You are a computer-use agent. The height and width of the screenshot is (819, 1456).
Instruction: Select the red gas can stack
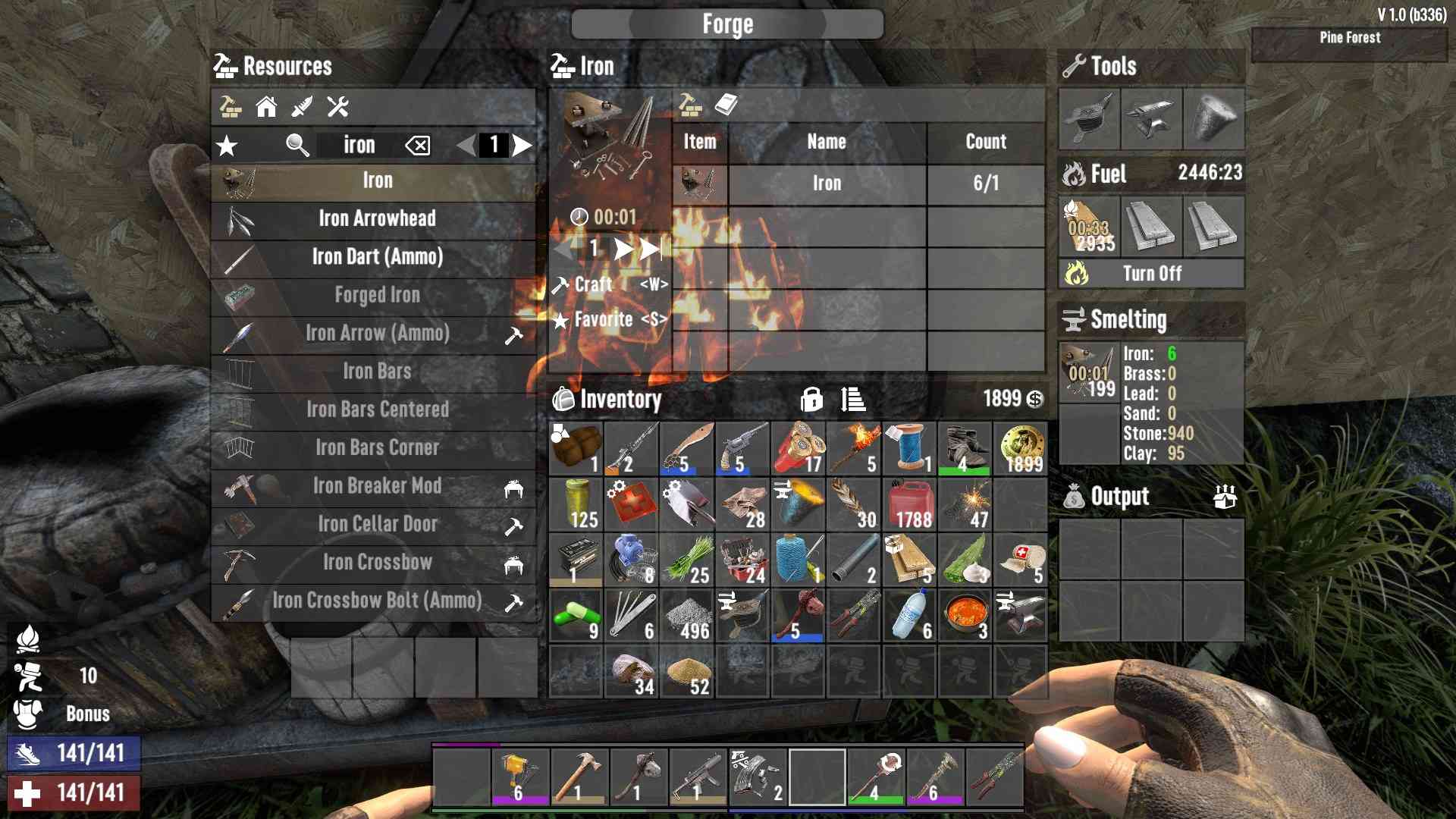click(x=908, y=506)
